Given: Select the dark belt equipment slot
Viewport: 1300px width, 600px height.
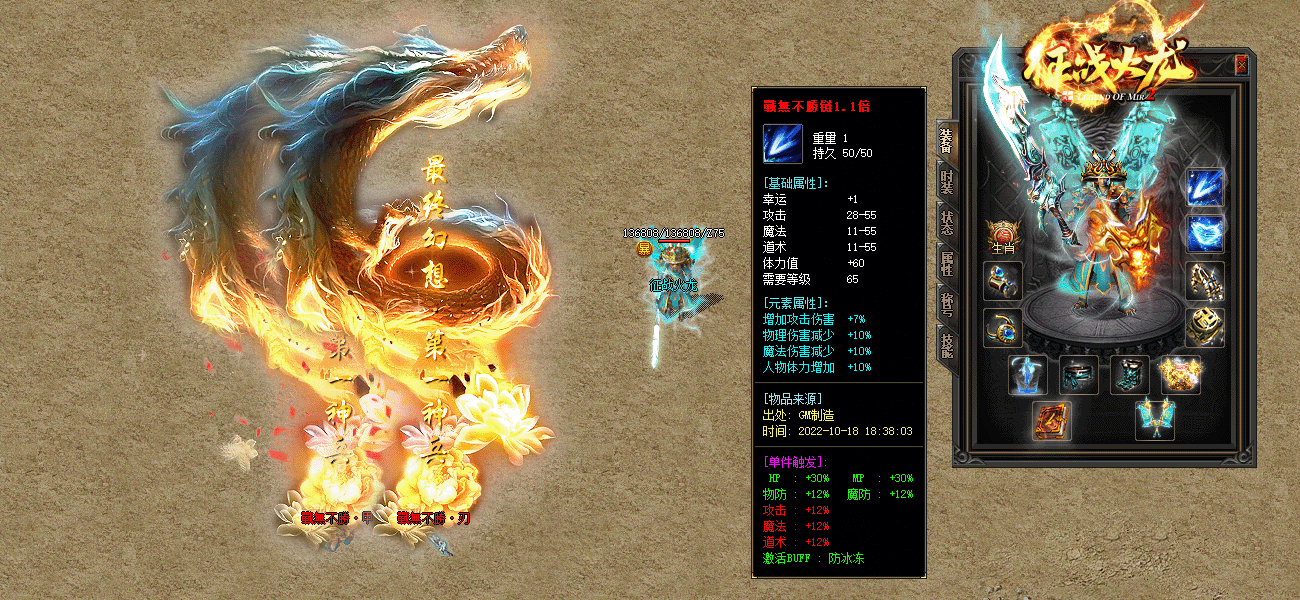Looking at the screenshot, I should tap(1079, 375).
